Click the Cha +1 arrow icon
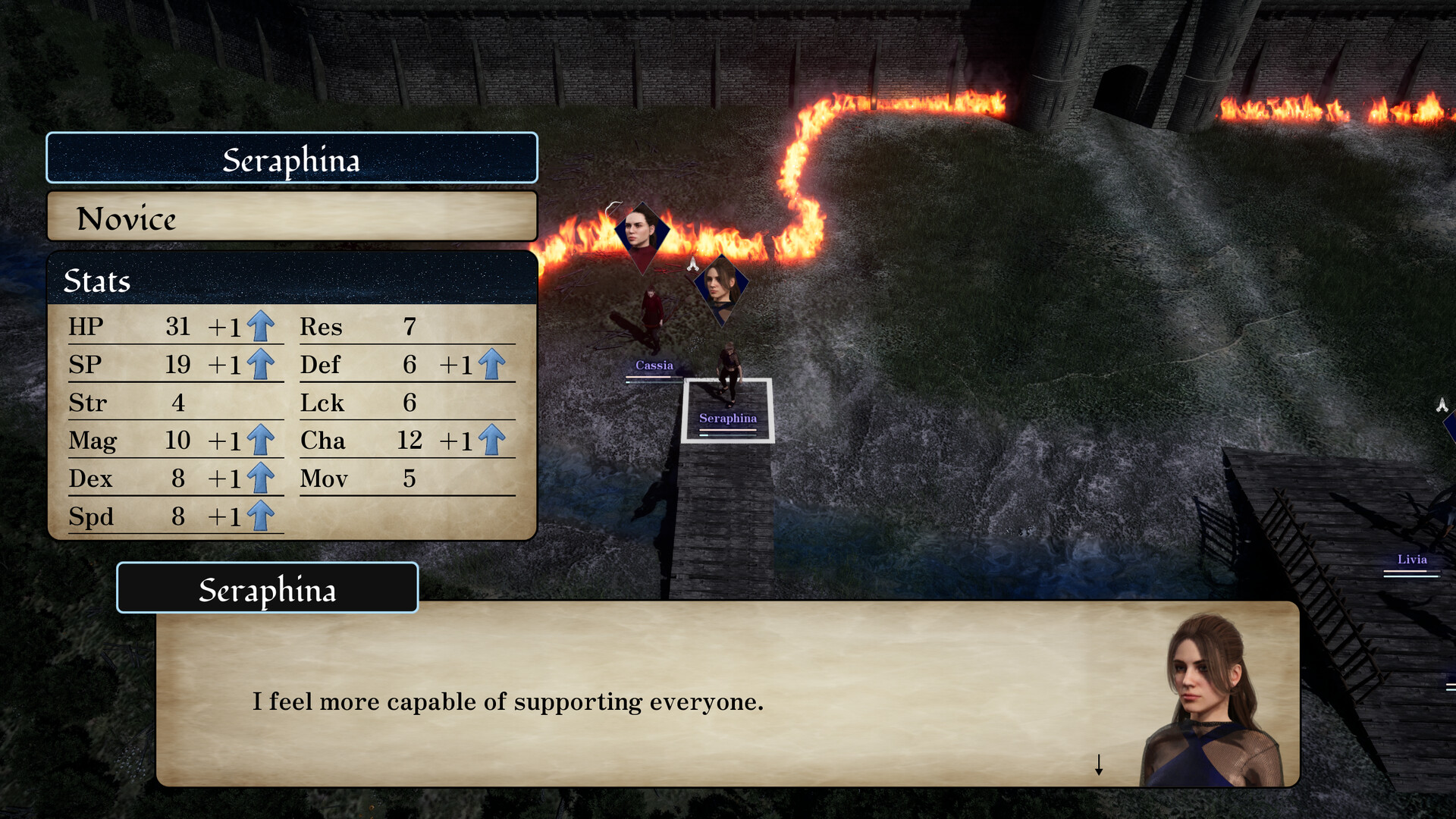This screenshot has width=1456, height=819. [493, 440]
